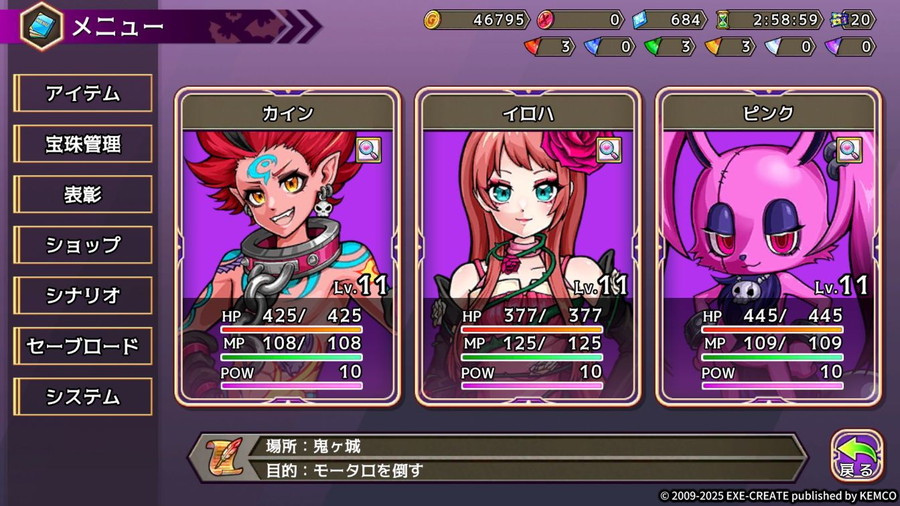Open the 表彰 awards menu

pyautogui.click(x=83, y=195)
